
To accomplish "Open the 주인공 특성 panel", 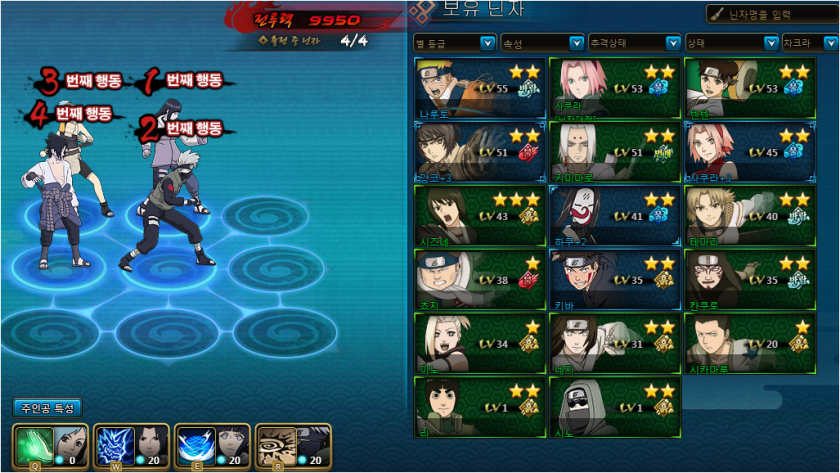I will (47, 408).
